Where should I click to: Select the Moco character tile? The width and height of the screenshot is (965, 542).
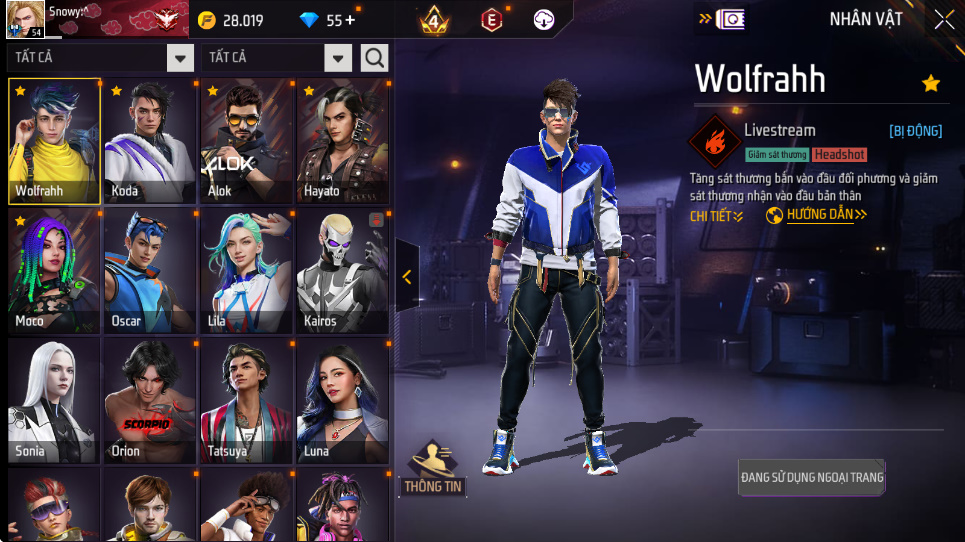click(x=54, y=271)
